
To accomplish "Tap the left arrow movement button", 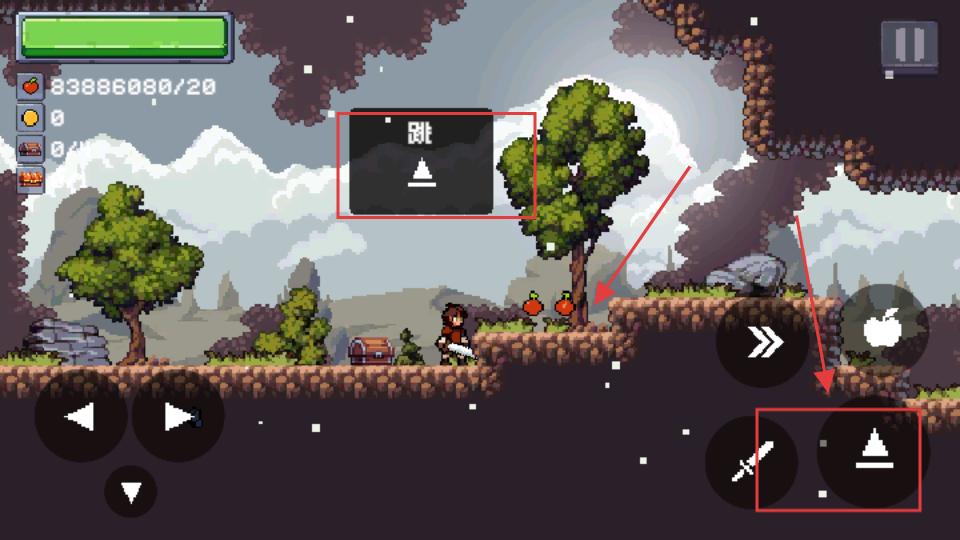I will click(80, 416).
